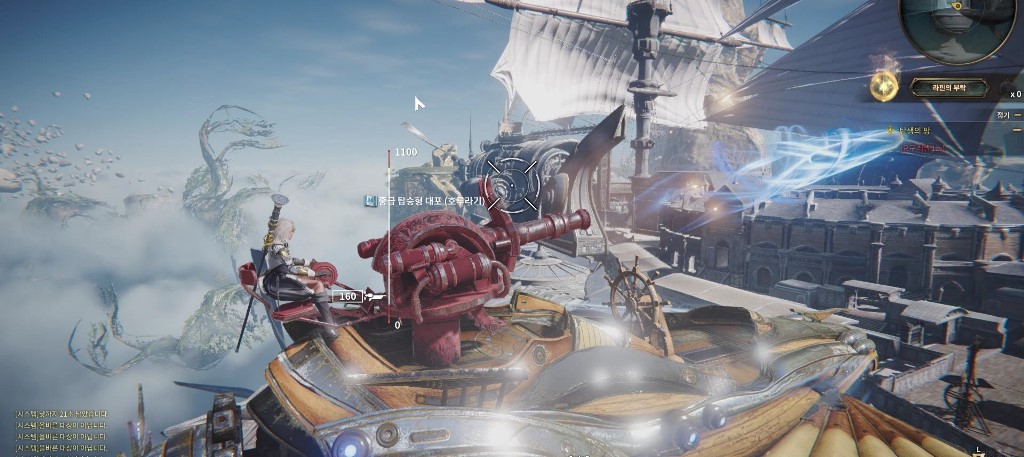The height and width of the screenshot is (457, 1024).
Task: Select the glowing golden quest orb icon
Action: click(x=882, y=88)
